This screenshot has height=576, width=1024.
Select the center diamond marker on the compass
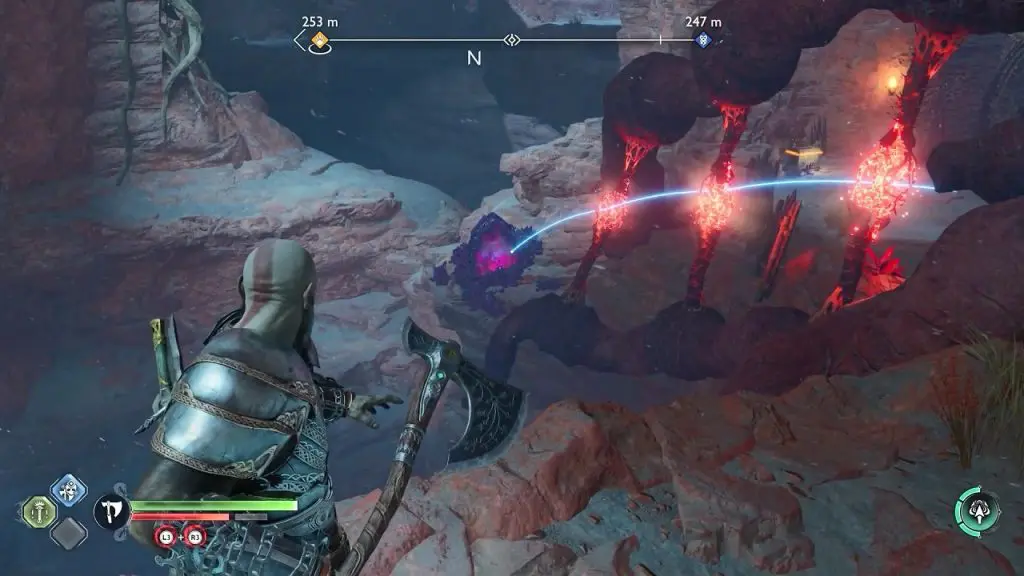[512, 40]
